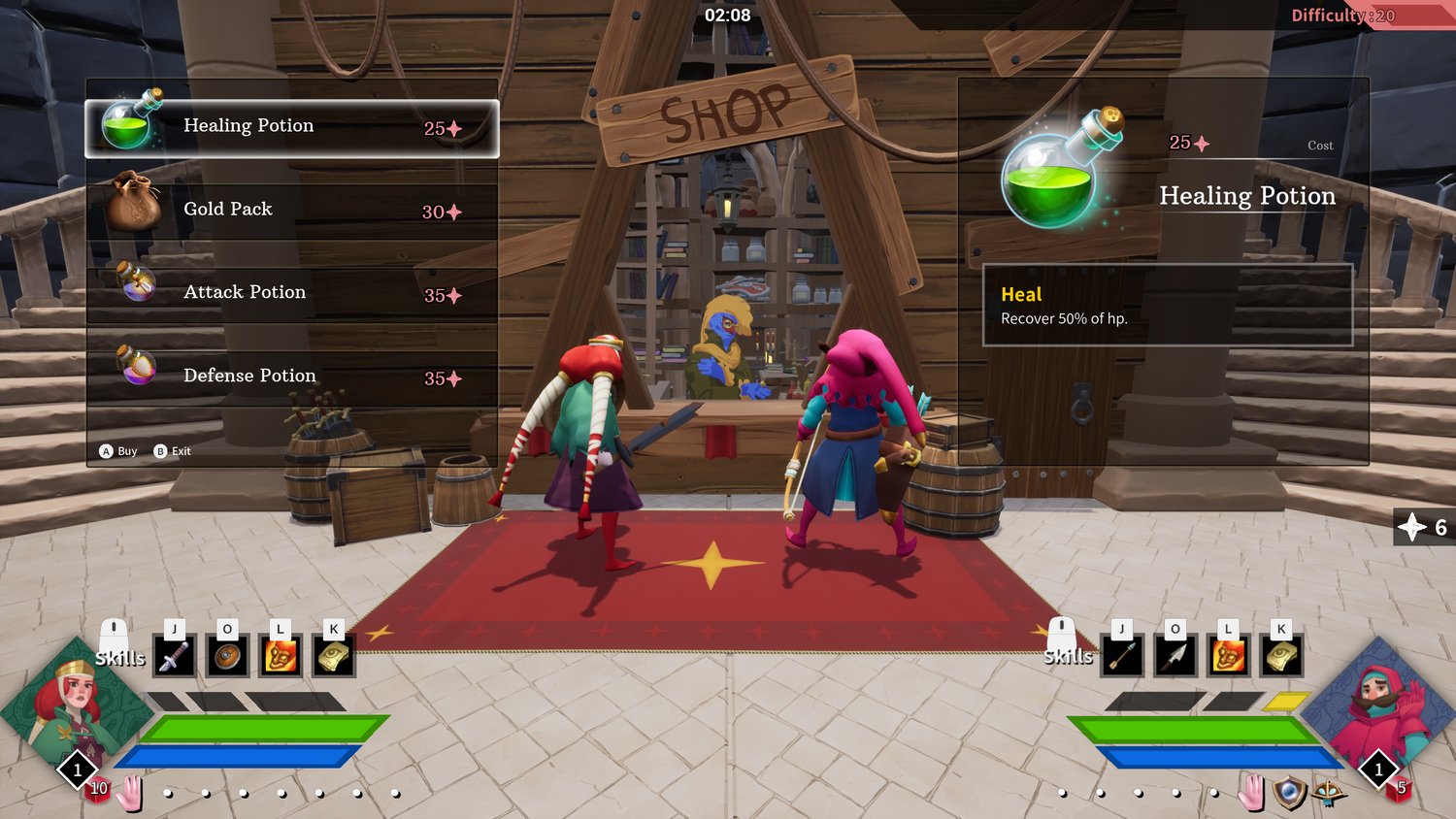Activate the hooded archer's spearhead skill
Viewport: 1456px width, 819px height.
(1175, 657)
